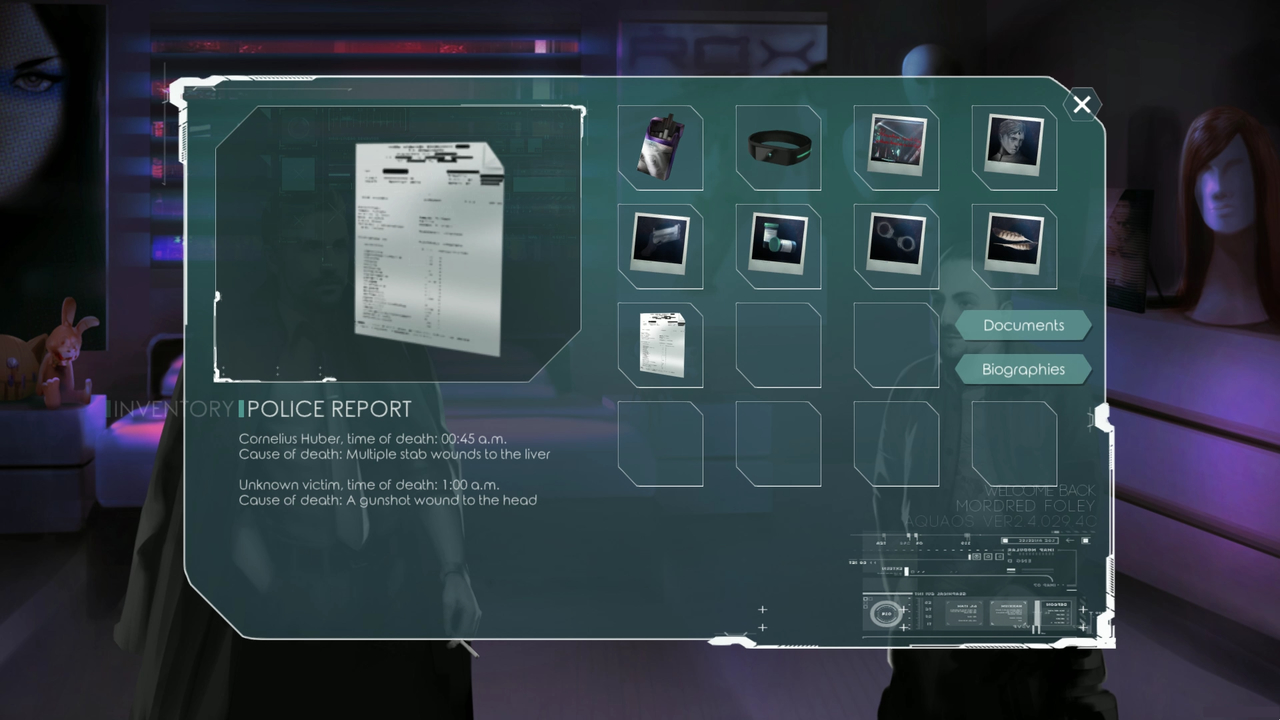Screen dimensions: 1280x720
Task: Open the photo showing the pistol
Action: coord(660,246)
